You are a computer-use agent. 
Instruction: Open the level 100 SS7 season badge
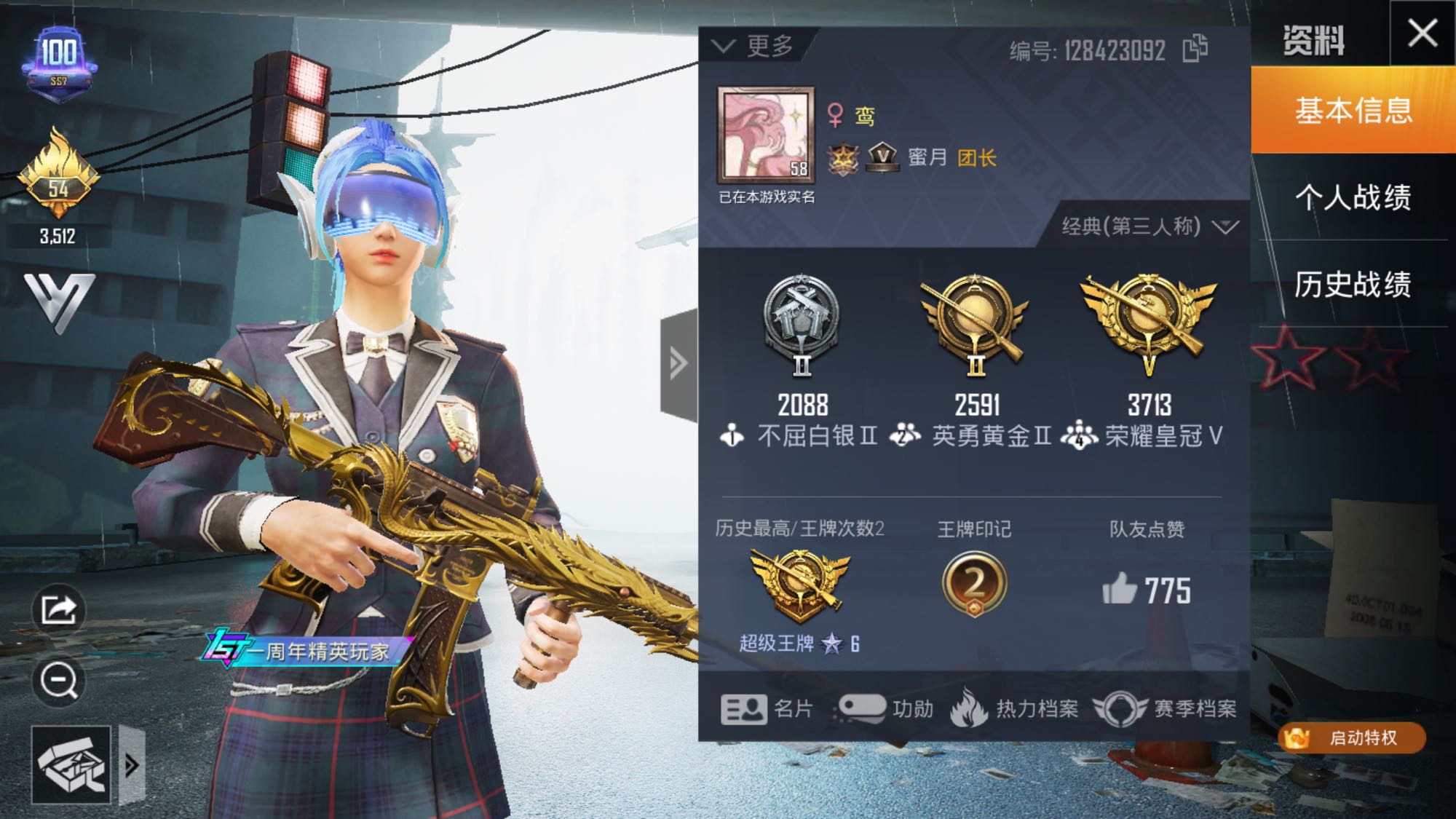click(59, 61)
